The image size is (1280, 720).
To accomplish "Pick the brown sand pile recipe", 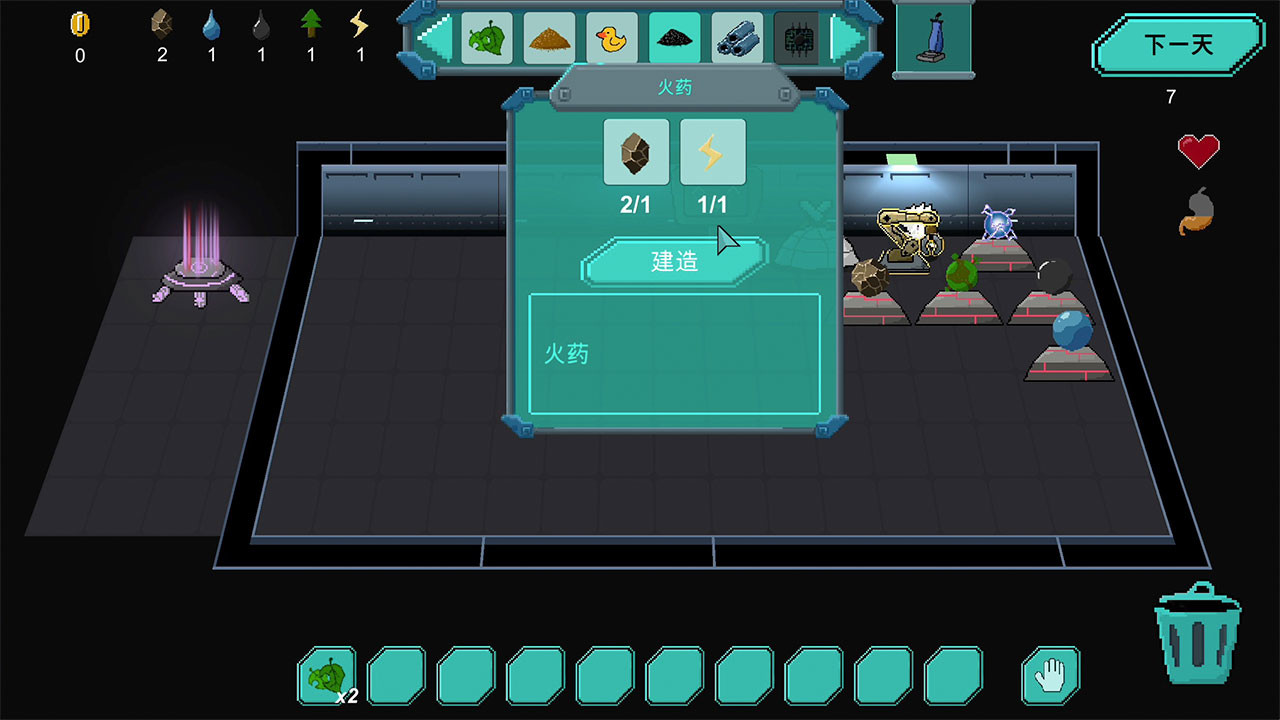I will [550, 37].
